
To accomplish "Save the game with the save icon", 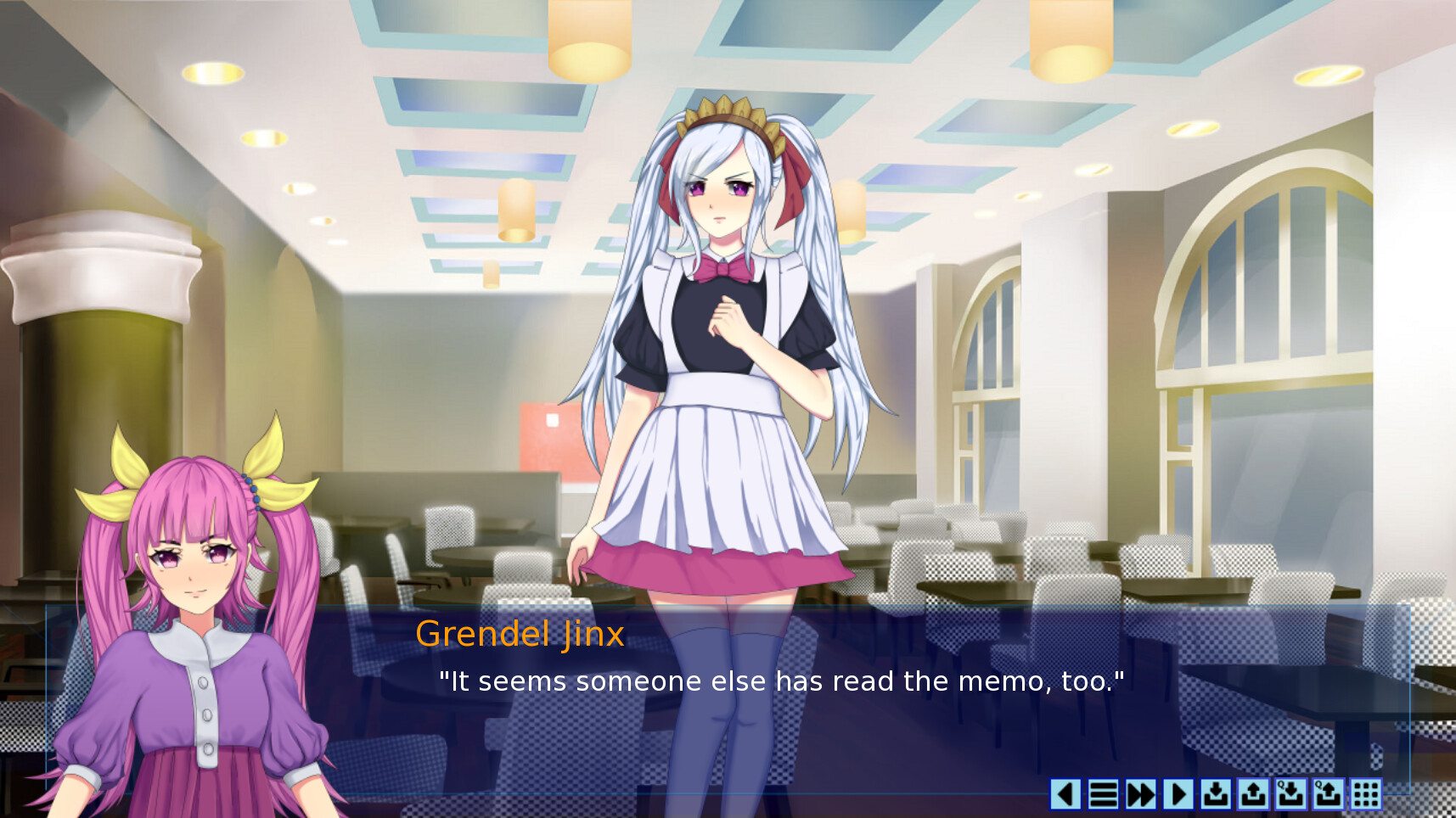I will tap(1216, 796).
